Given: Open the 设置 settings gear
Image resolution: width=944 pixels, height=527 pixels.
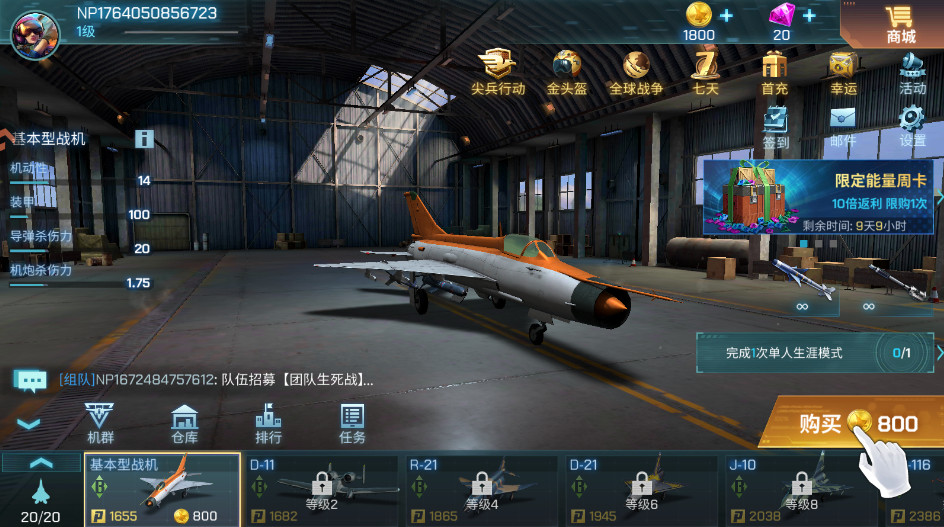Looking at the screenshot, I should [911, 127].
